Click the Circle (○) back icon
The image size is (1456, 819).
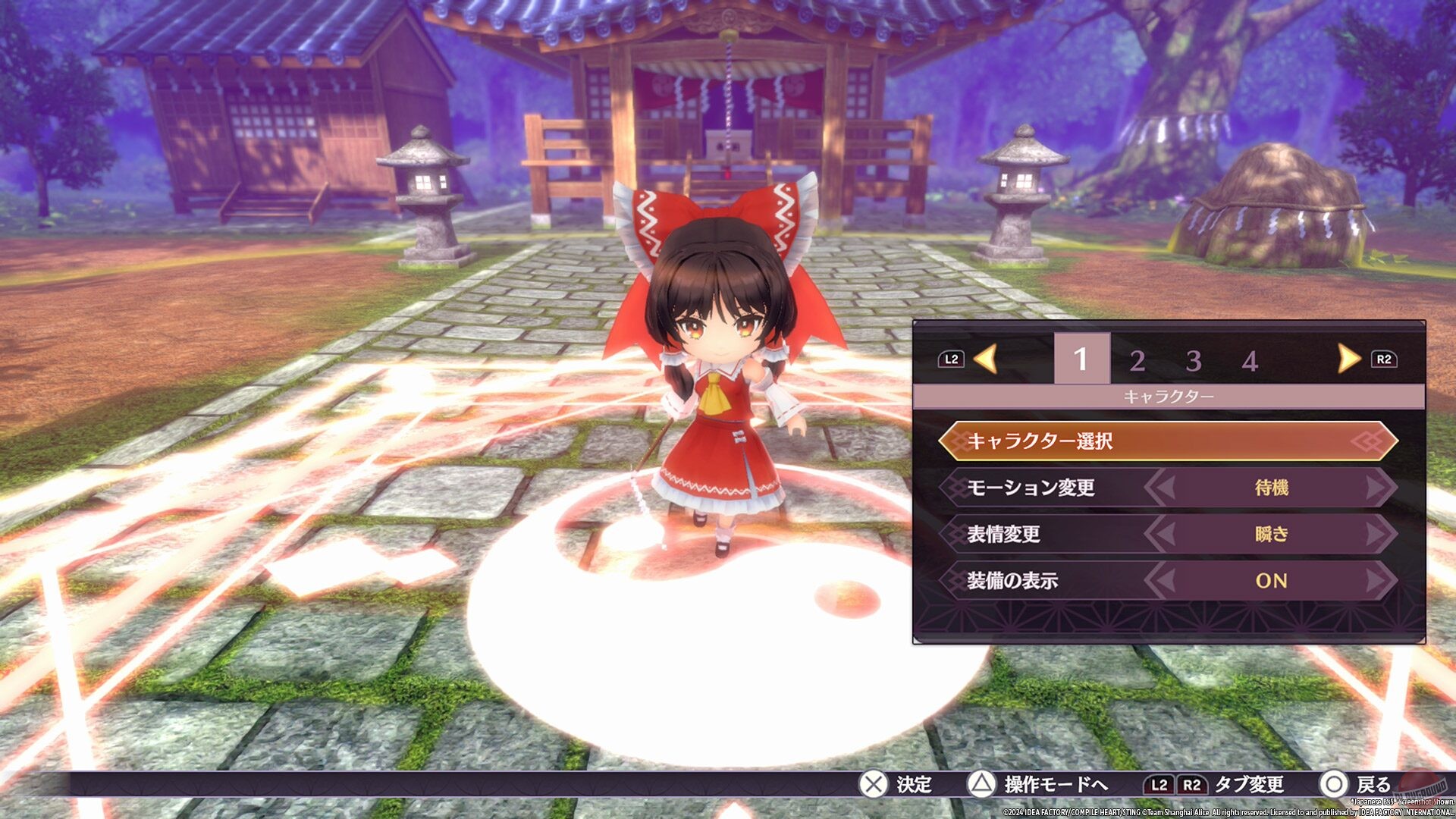[x=1332, y=788]
